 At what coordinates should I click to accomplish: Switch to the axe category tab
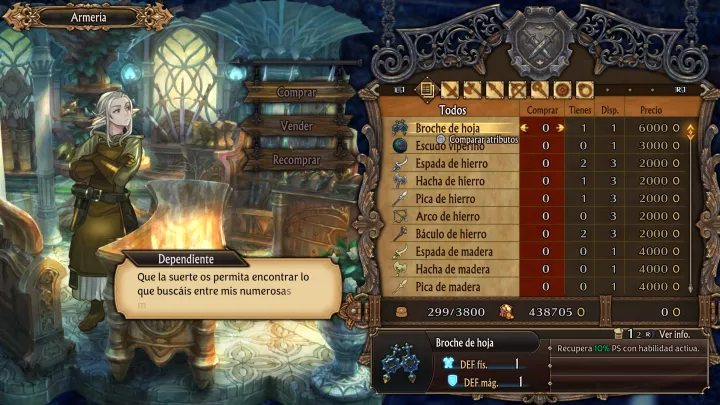472,90
